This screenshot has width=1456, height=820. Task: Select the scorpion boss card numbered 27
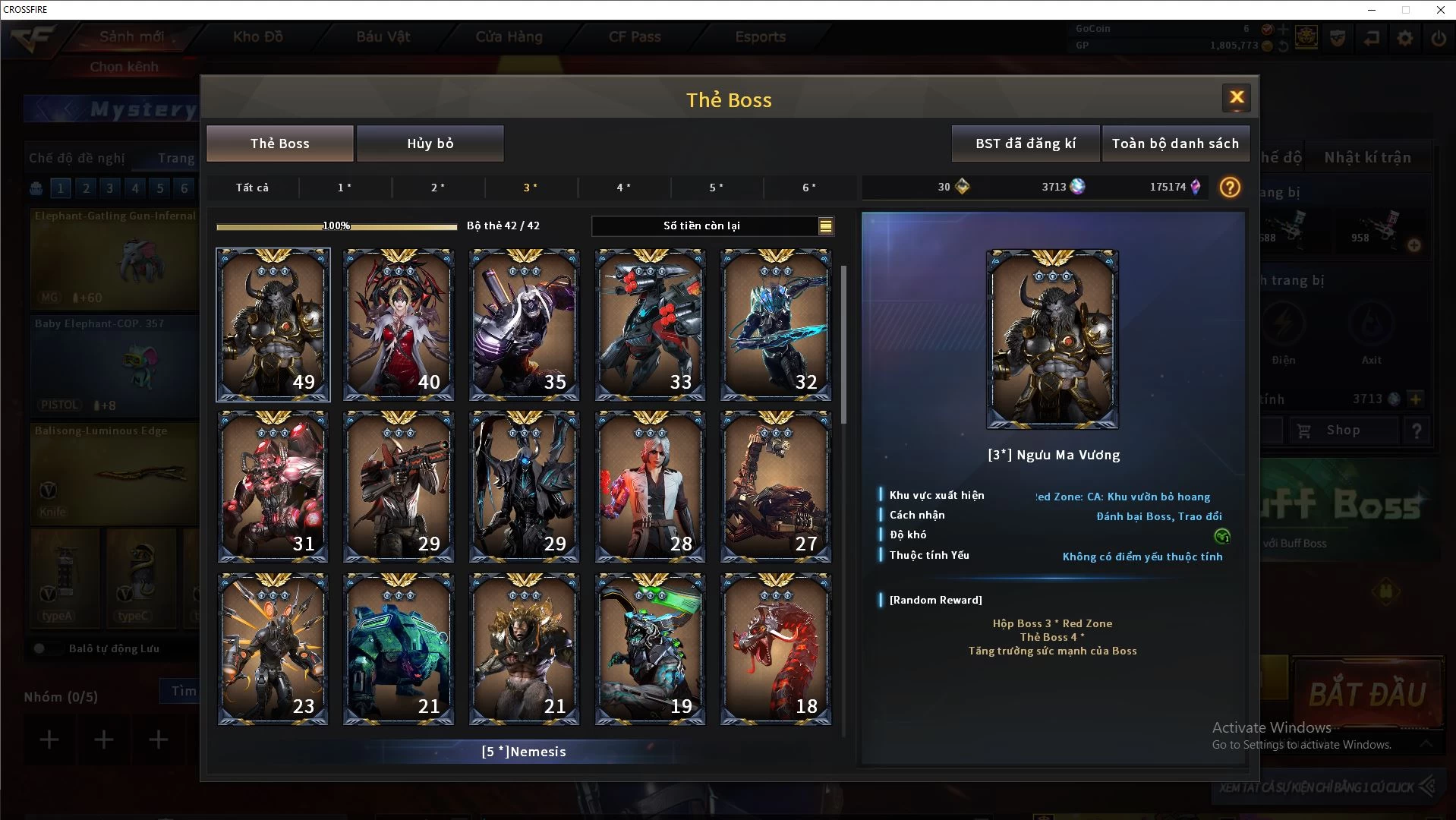pyautogui.click(x=775, y=487)
